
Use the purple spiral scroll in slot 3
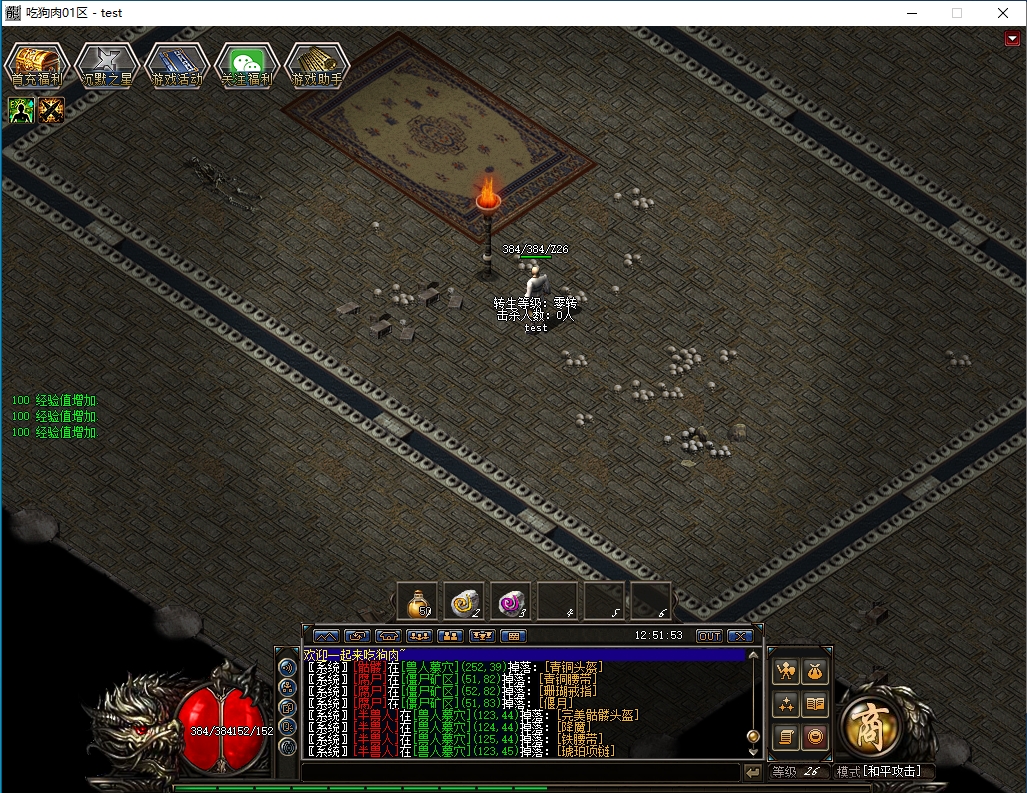pos(511,601)
